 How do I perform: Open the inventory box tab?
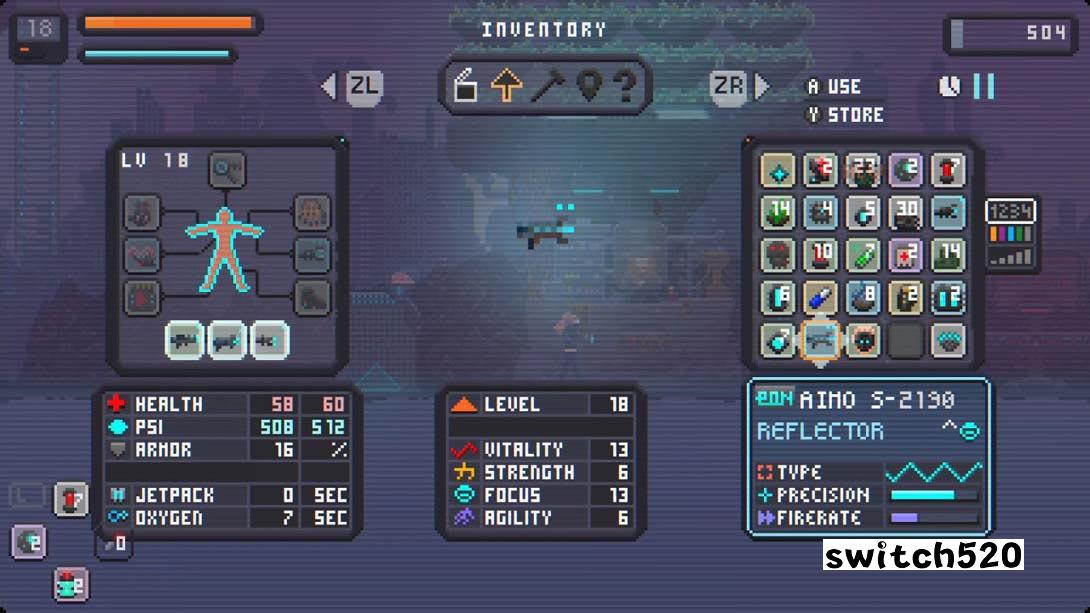pyautogui.click(x=466, y=87)
